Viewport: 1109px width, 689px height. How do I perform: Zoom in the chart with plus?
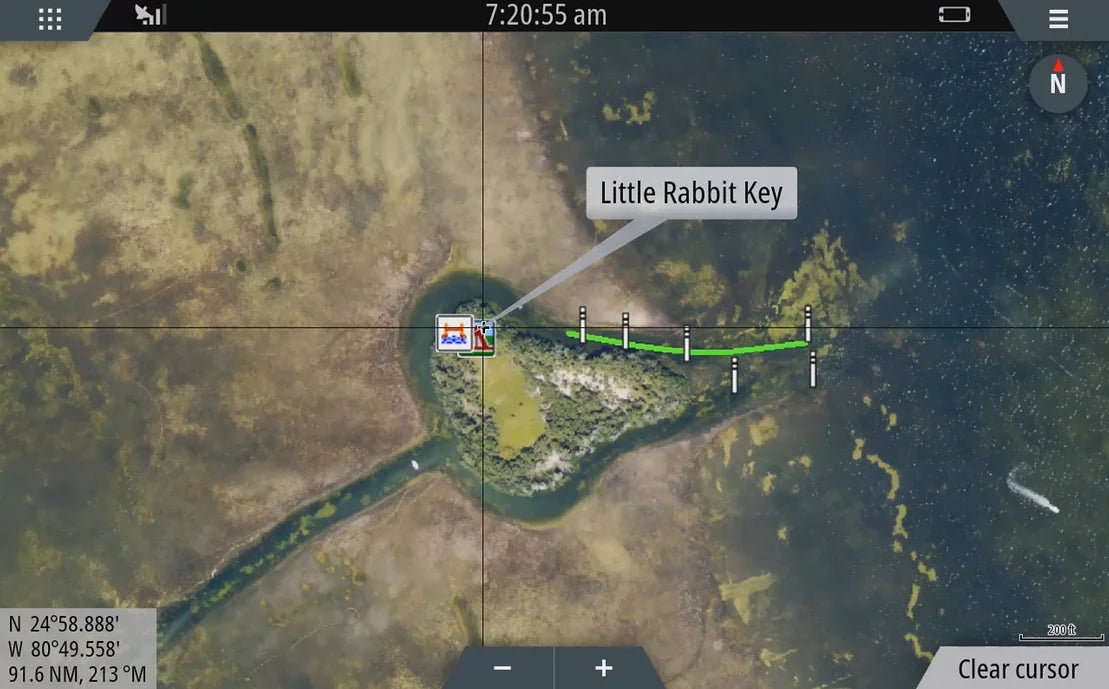click(x=603, y=668)
